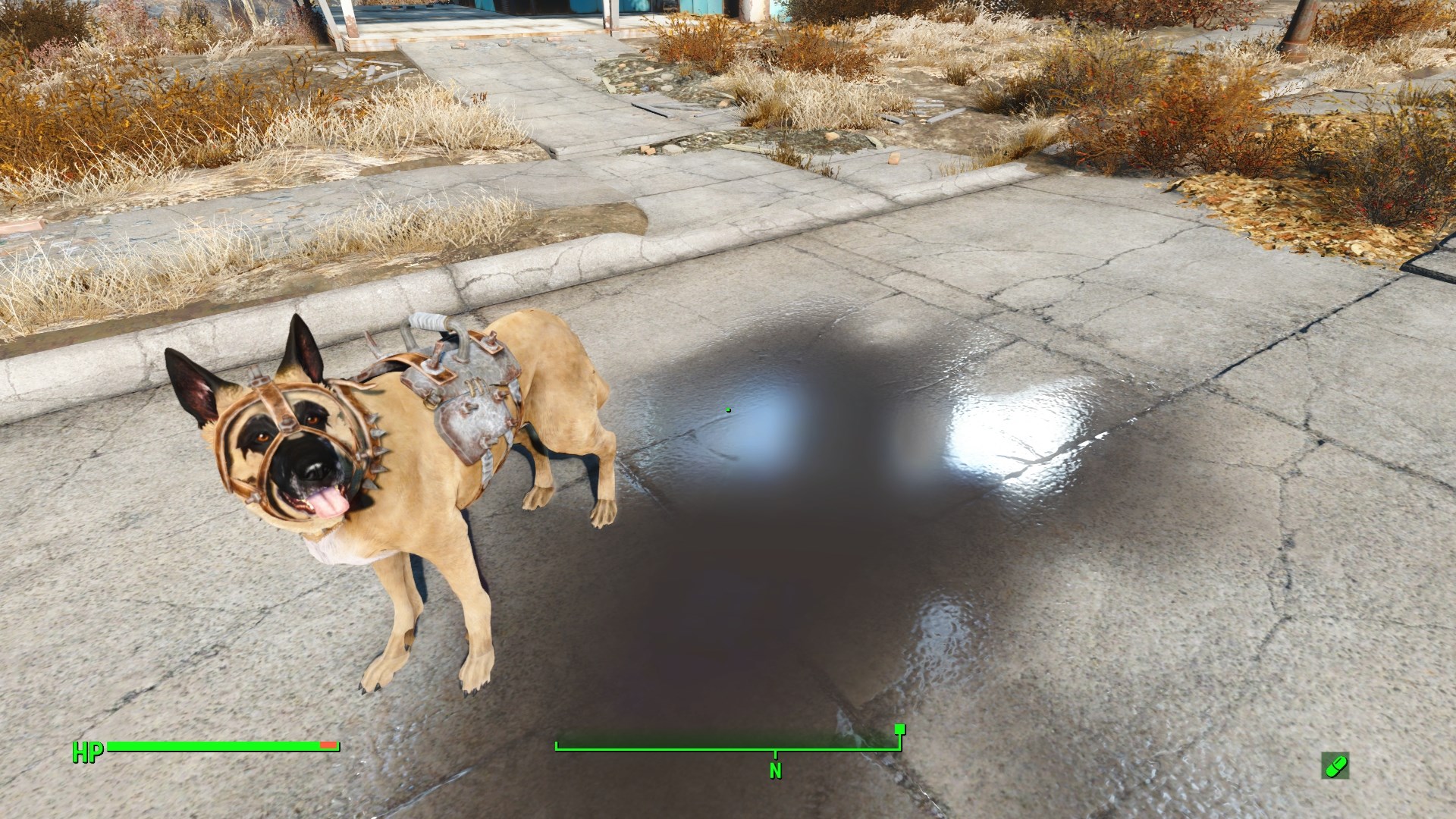Click the left end of the HP bar

click(114, 747)
